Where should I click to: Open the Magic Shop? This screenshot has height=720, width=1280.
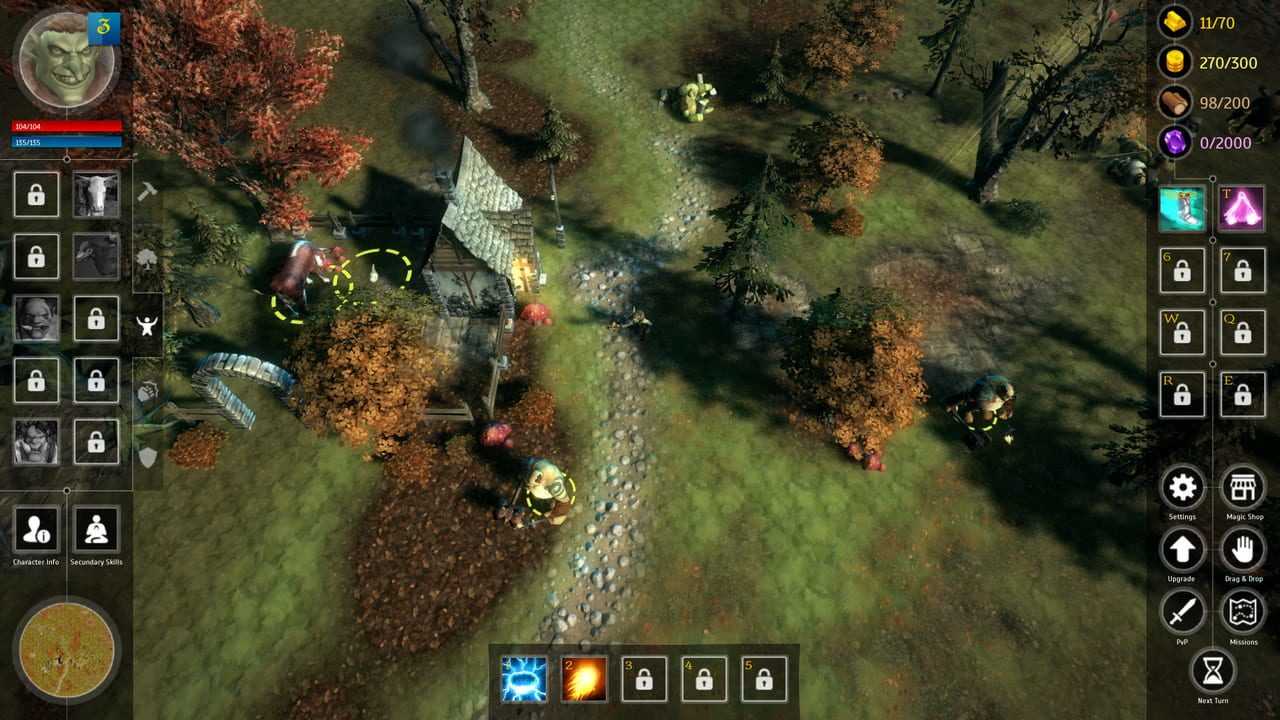tap(1243, 488)
